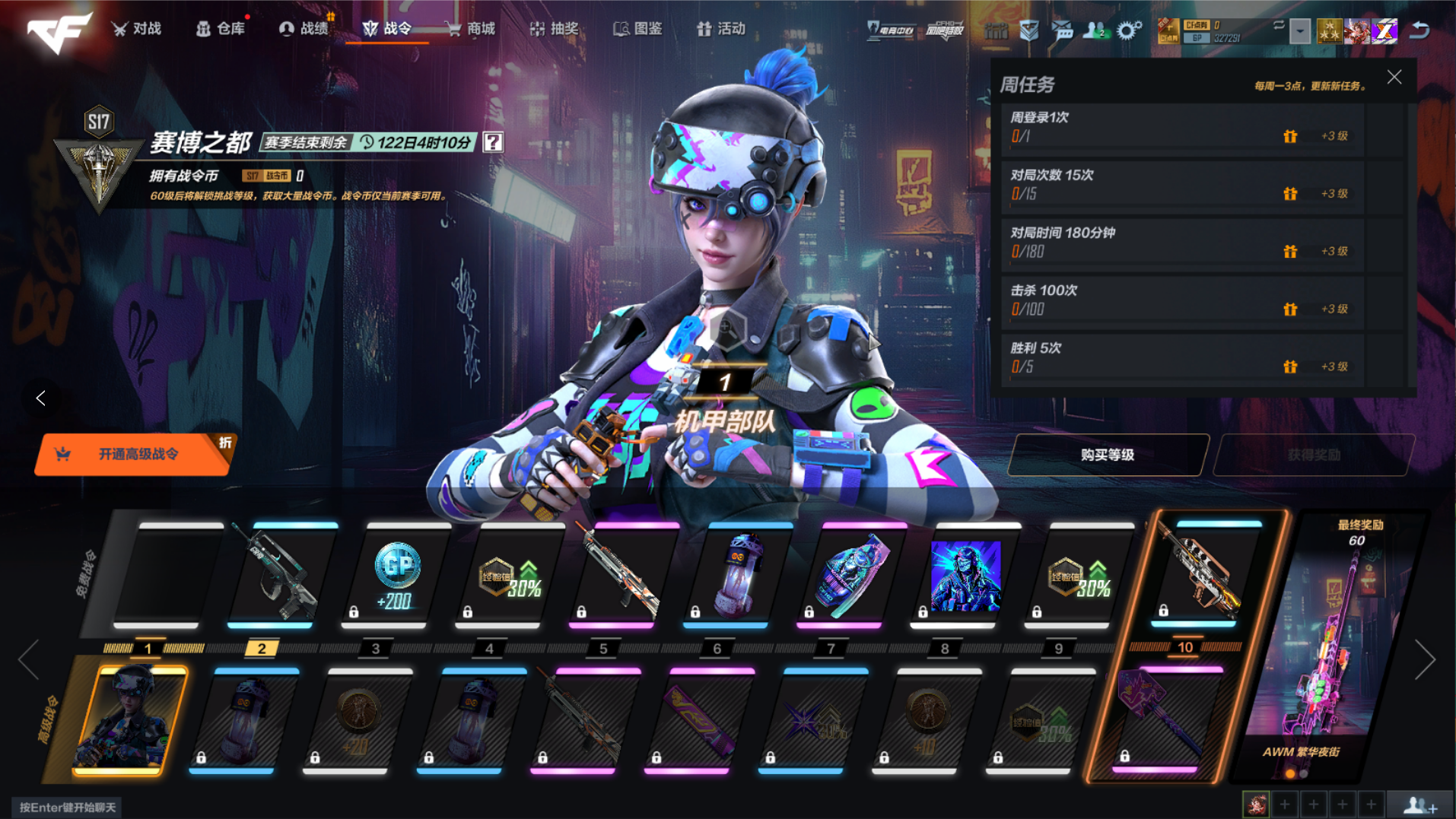Show next page of battle pass rewards
Image resolution: width=1456 pixels, height=819 pixels.
1424,659
